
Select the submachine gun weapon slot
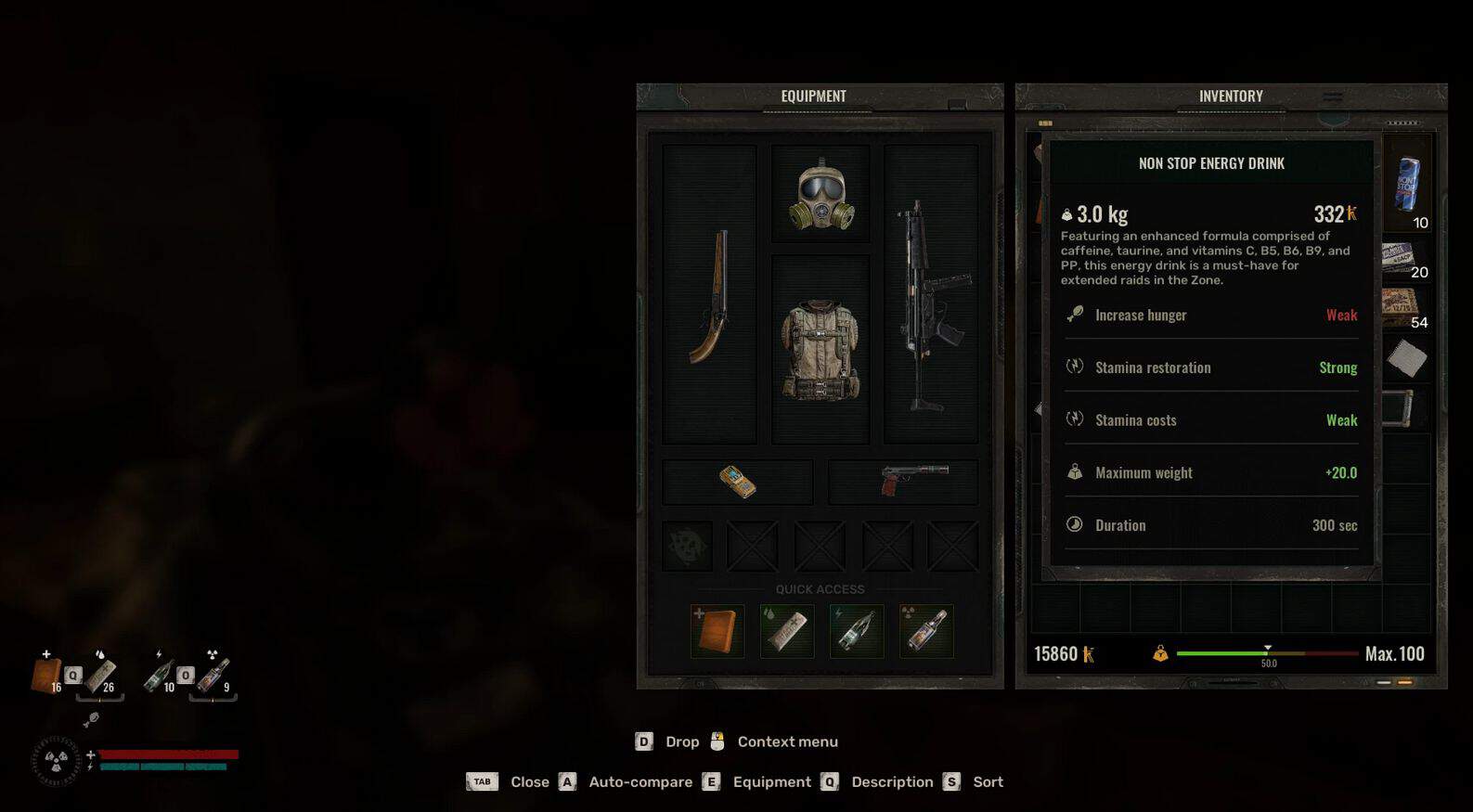click(x=931, y=297)
